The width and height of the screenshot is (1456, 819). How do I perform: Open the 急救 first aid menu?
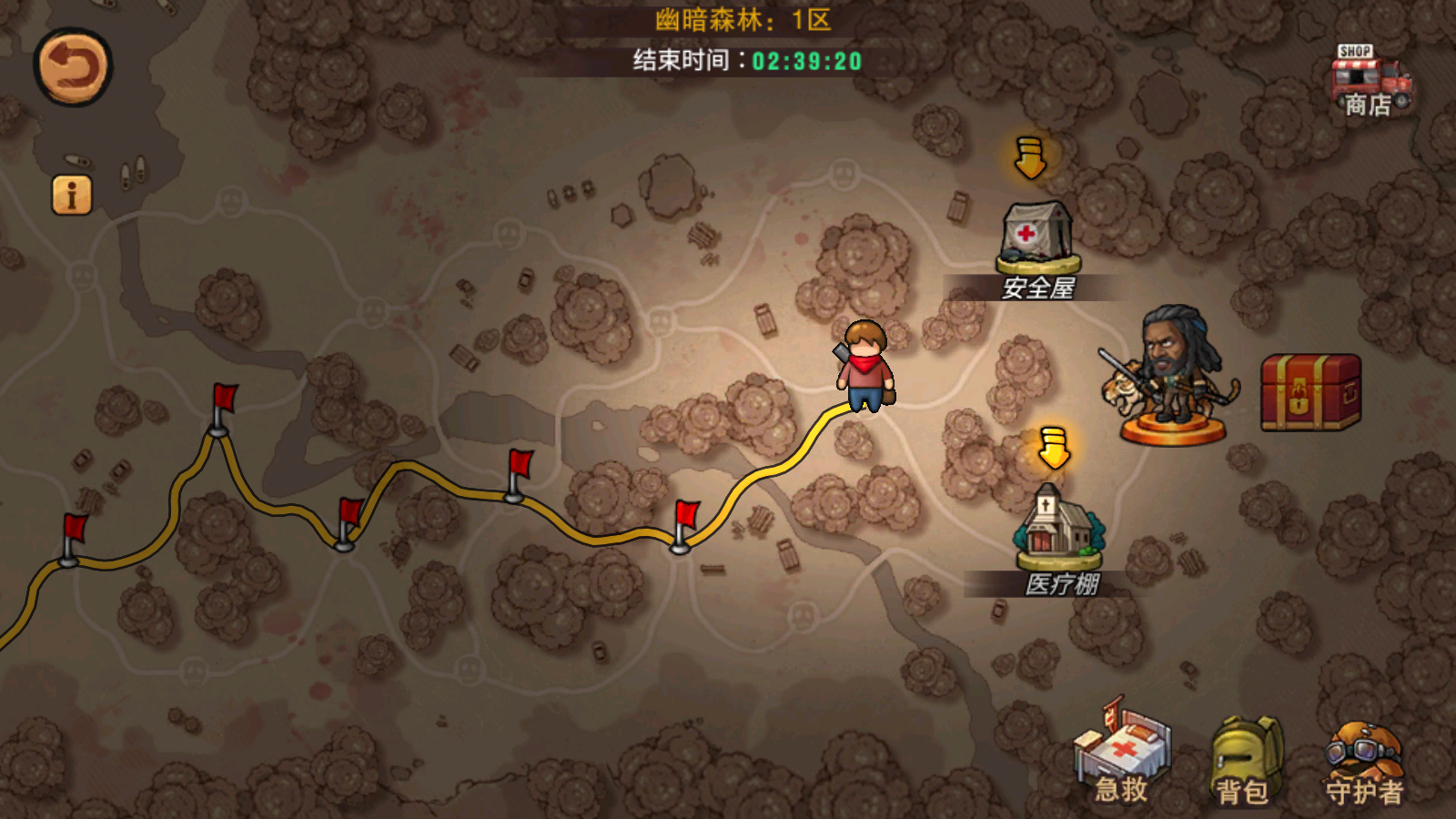(1122, 755)
